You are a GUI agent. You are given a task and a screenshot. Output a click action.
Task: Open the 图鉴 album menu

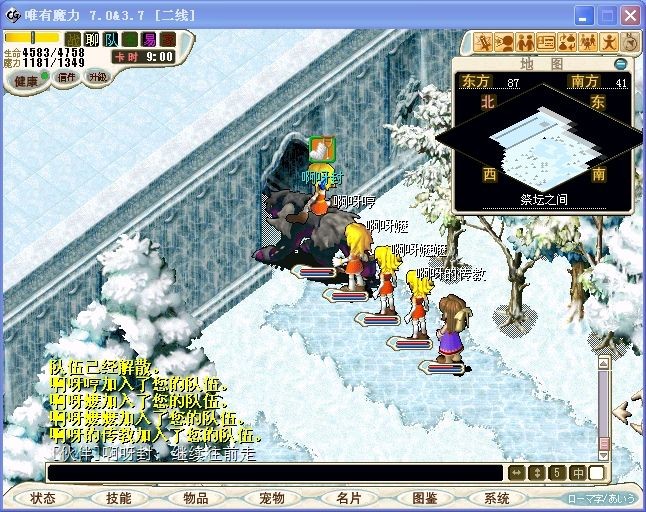pyautogui.click(x=424, y=498)
